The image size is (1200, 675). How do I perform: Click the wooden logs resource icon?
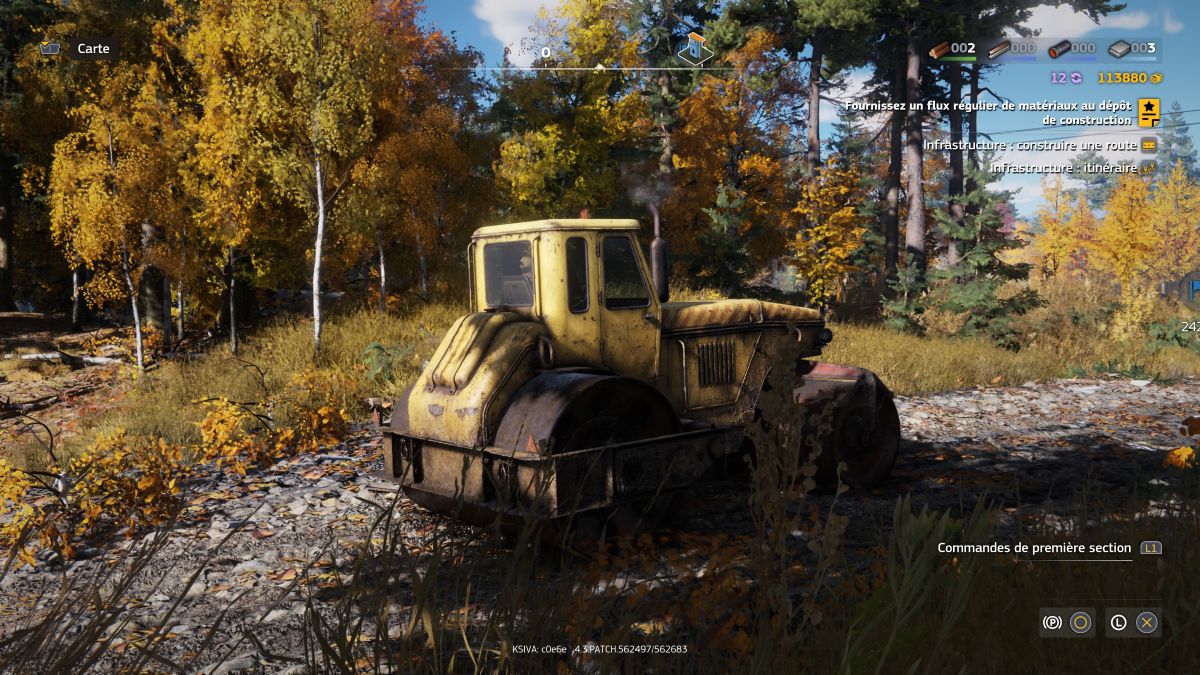[x=939, y=49]
